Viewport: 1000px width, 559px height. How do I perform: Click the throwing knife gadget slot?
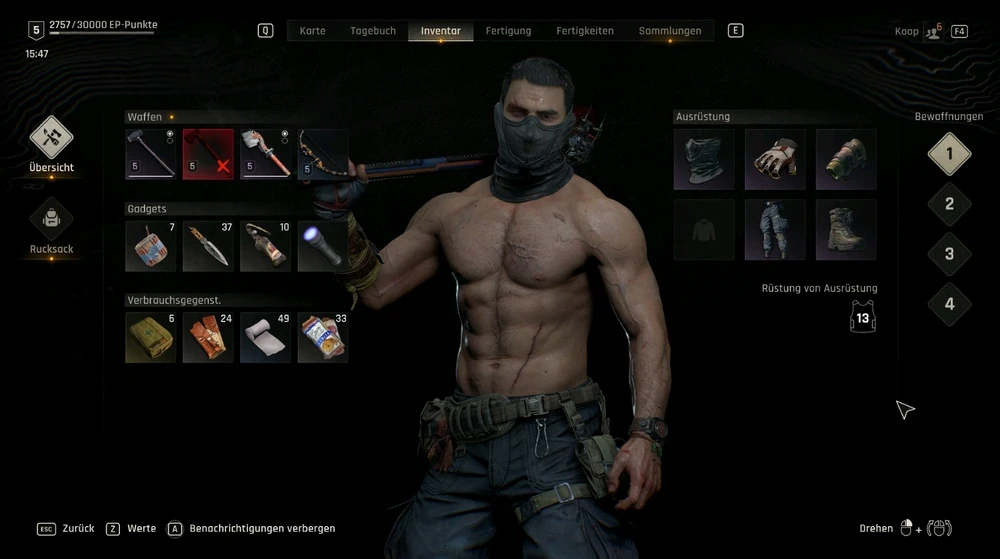click(x=208, y=246)
